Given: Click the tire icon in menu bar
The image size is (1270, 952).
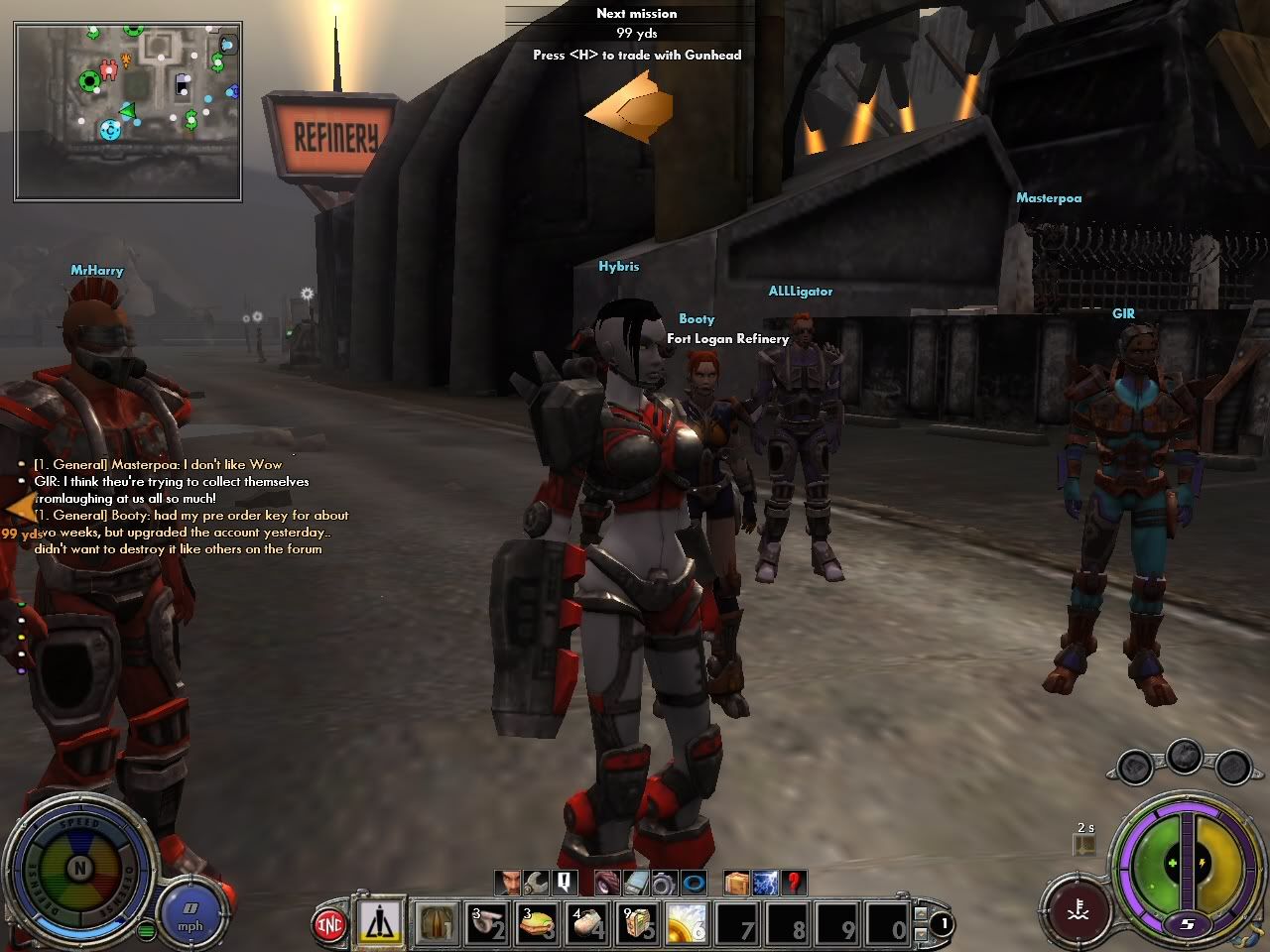Looking at the screenshot, I should 608,882.
